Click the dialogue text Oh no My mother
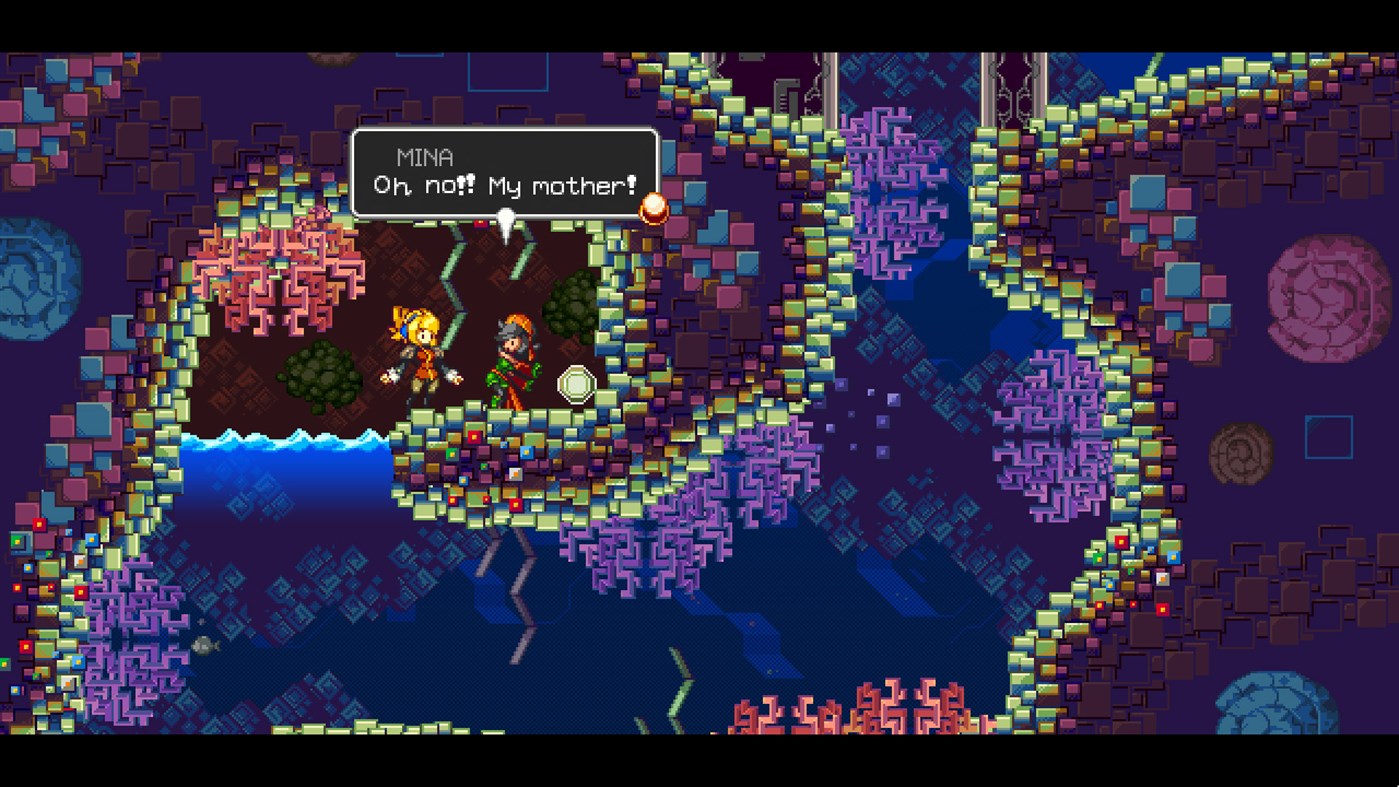 (505, 186)
